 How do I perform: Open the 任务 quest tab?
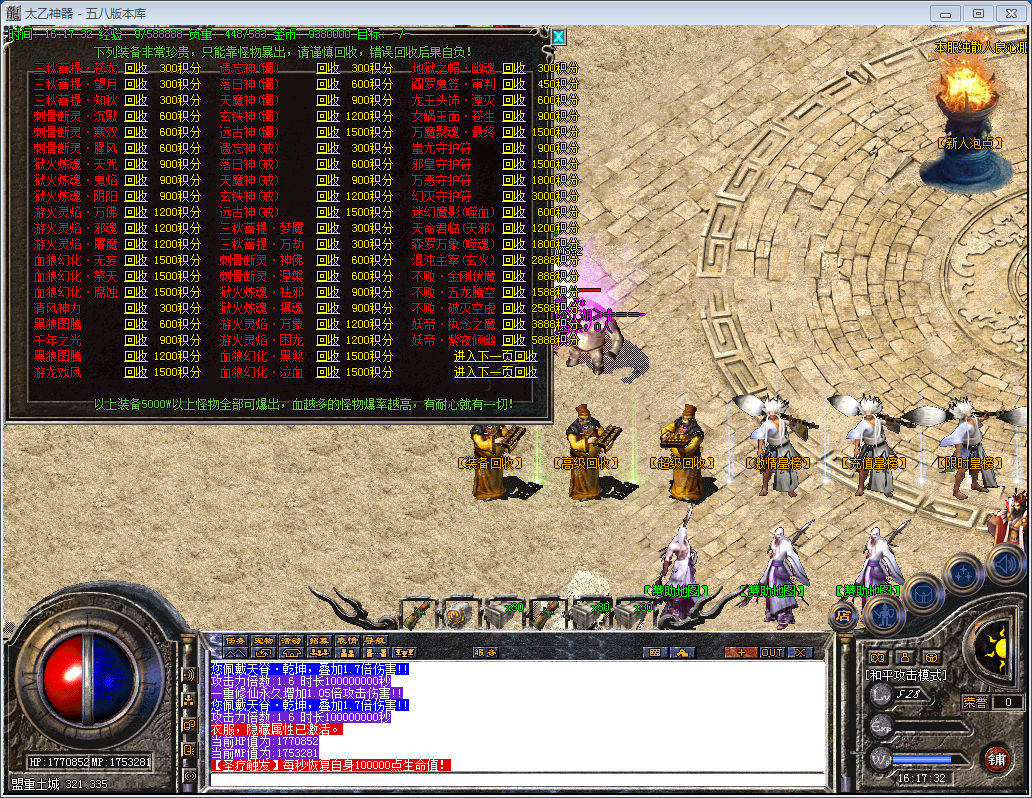pyautogui.click(x=235, y=641)
